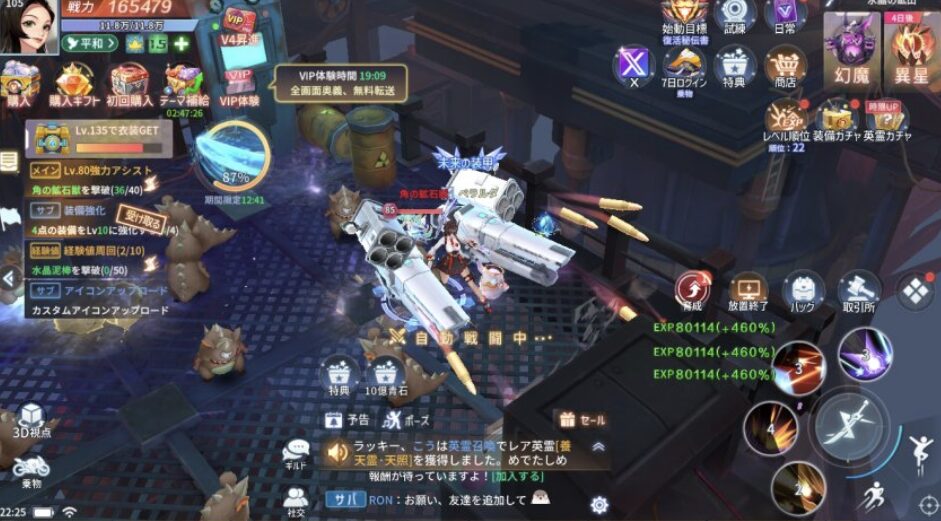Open the 英霊ガチャ hero gacha
Screen dimensions: 941x521
click(886, 117)
